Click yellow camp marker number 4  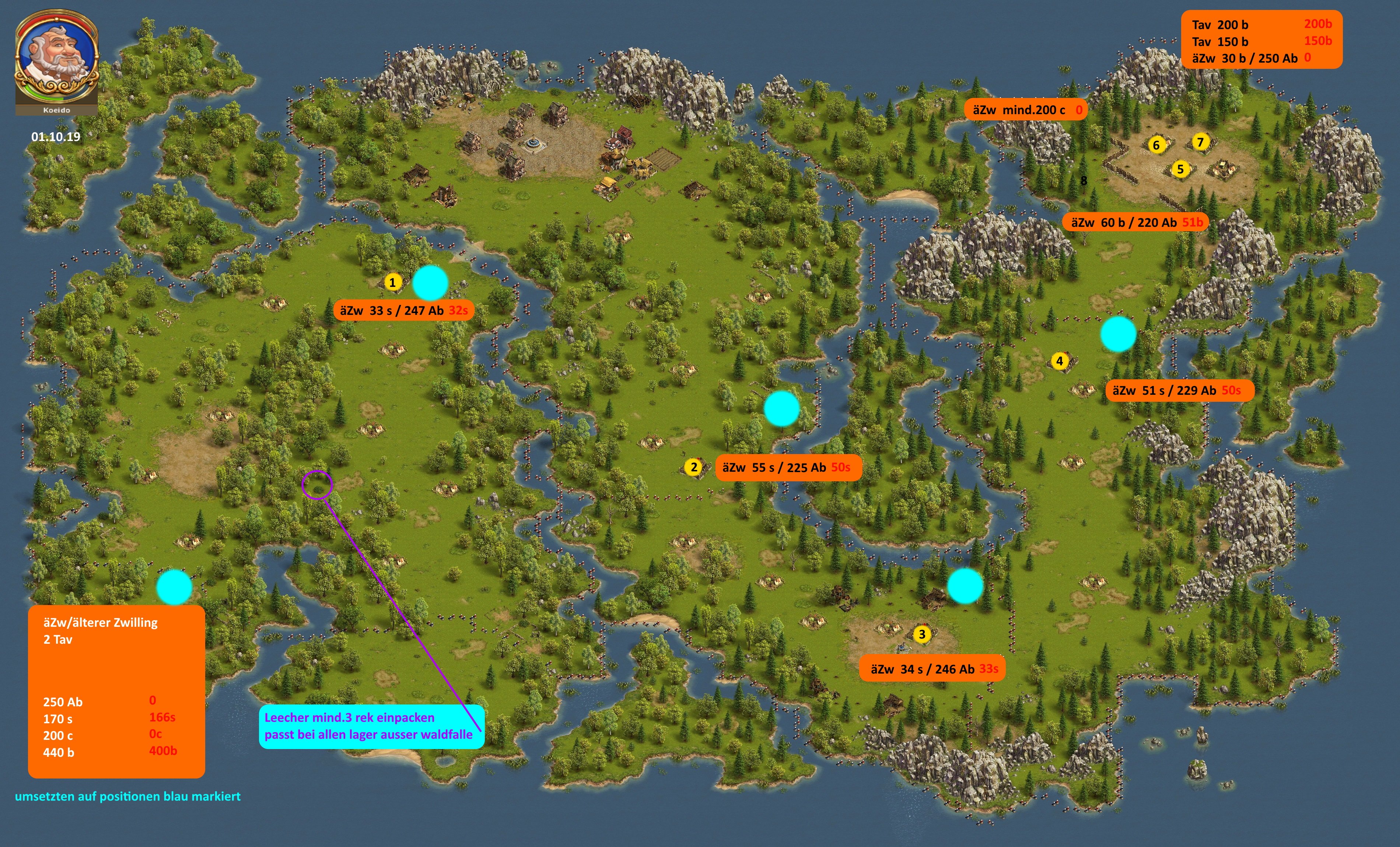[x=1059, y=361]
